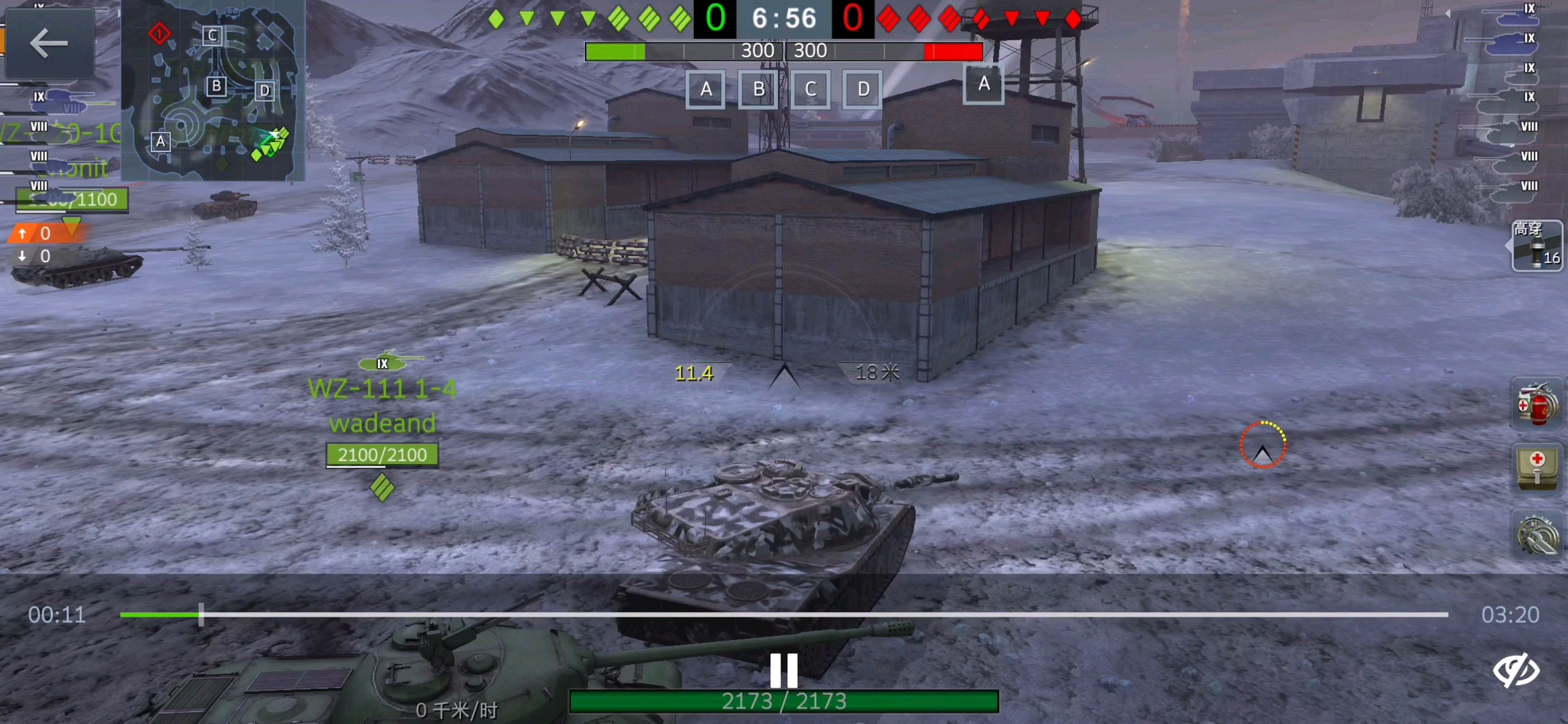
Task: Toggle capture point D overlay marker
Action: pos(862,89)
